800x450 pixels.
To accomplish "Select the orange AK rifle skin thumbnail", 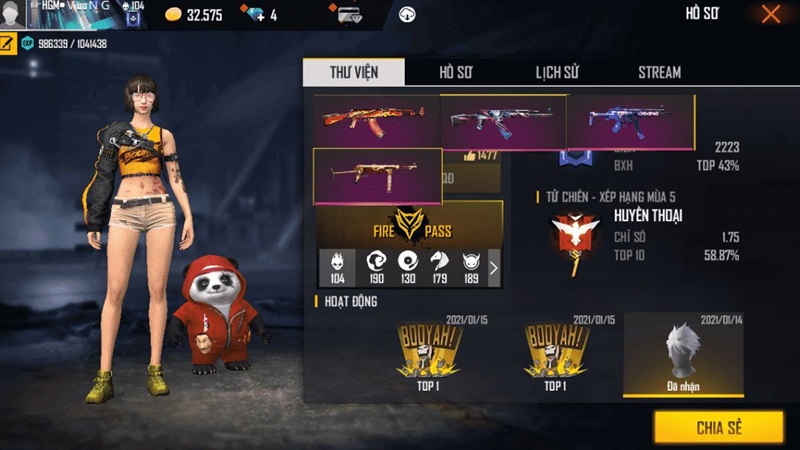I will click(376, 121).
